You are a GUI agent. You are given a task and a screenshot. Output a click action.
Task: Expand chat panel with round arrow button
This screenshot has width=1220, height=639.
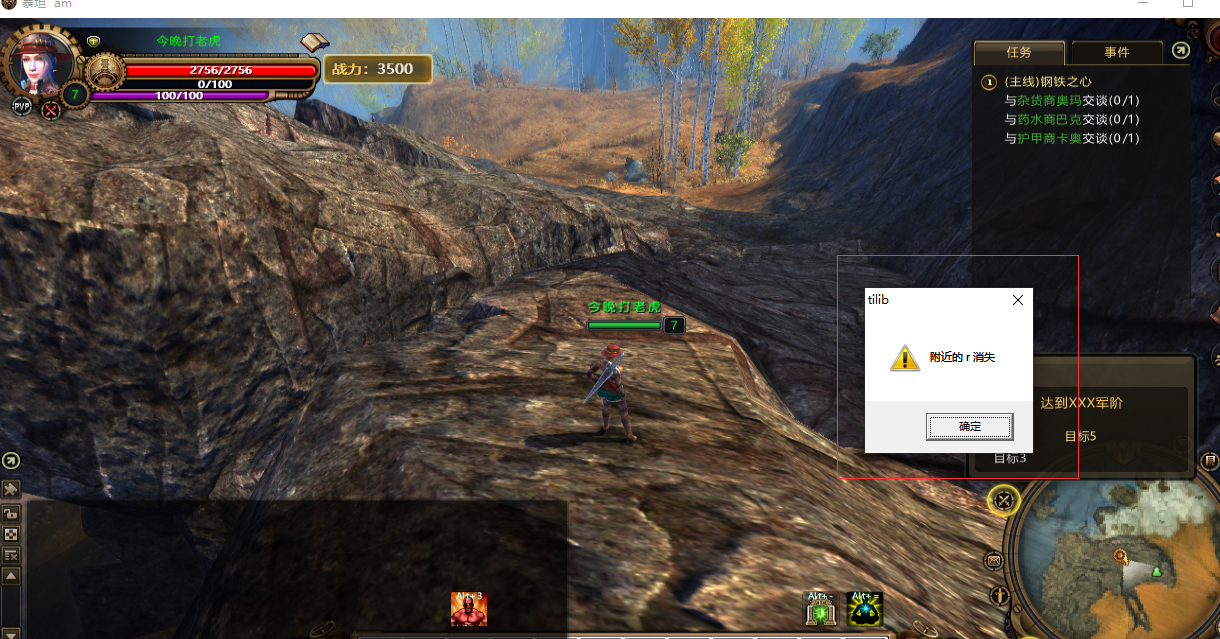pos(11,461)
